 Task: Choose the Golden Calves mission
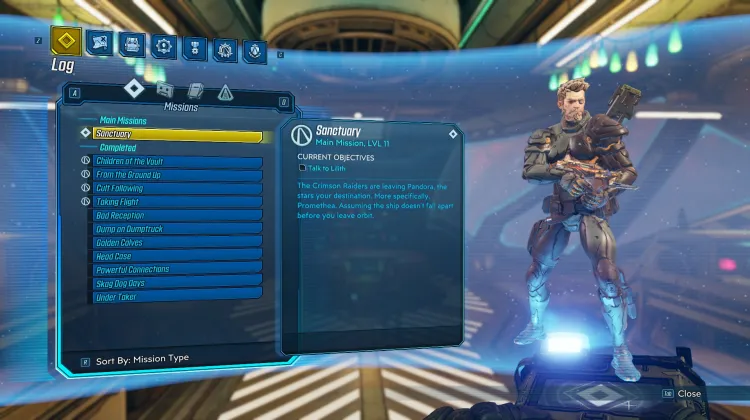(176, 243)
